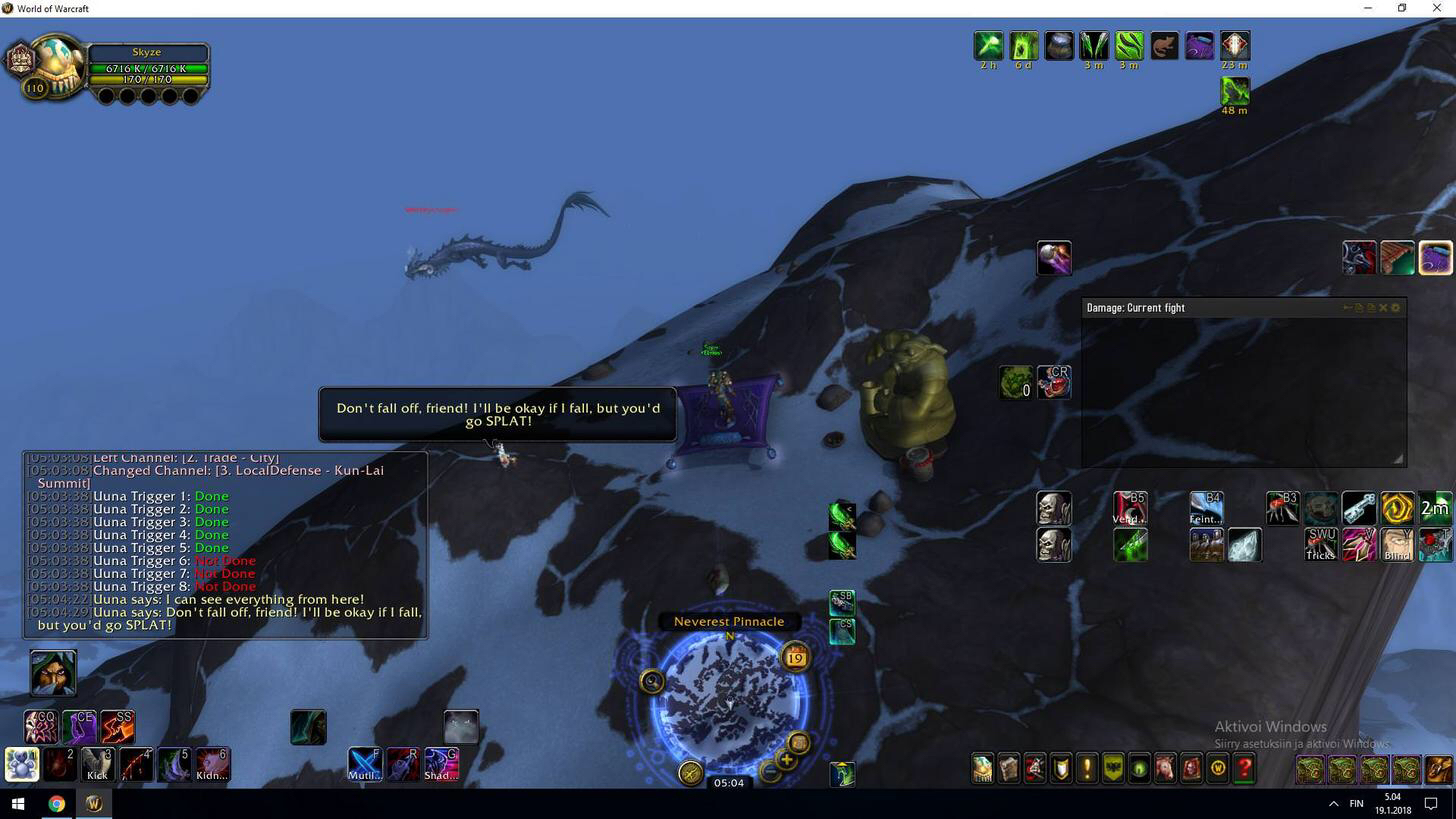Click the Skyze player portrait
Image resolution: width=1456 pixels, height=819 pixels.
[57, 66]
